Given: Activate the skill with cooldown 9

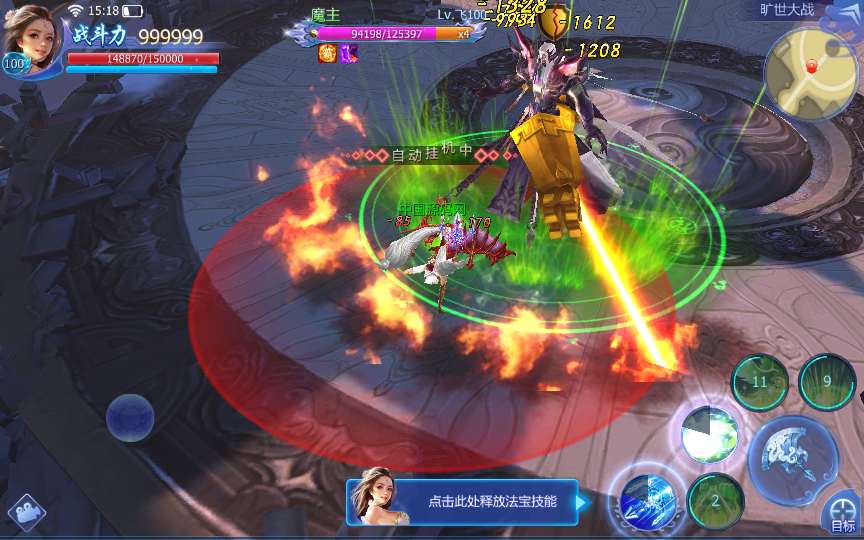Looking at the screenshot, I should (x=827, y=382).
